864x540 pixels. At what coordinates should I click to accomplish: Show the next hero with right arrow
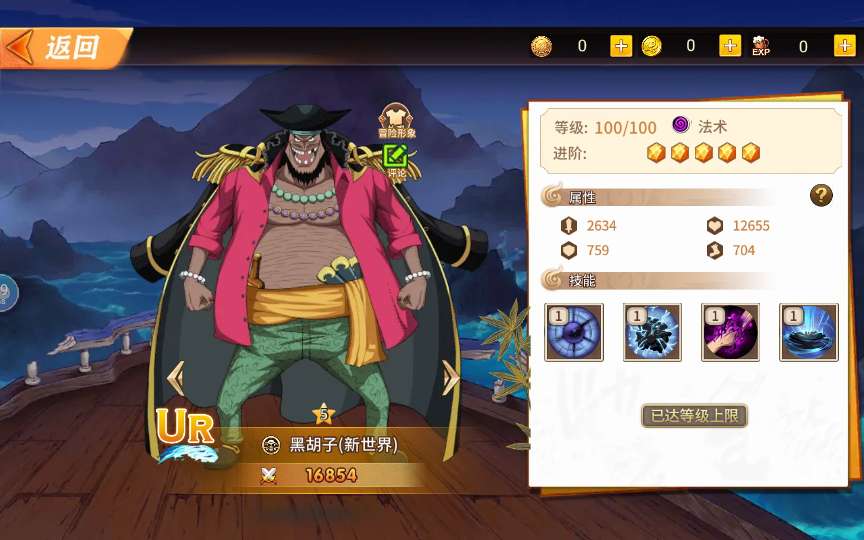tap(451, 378)
